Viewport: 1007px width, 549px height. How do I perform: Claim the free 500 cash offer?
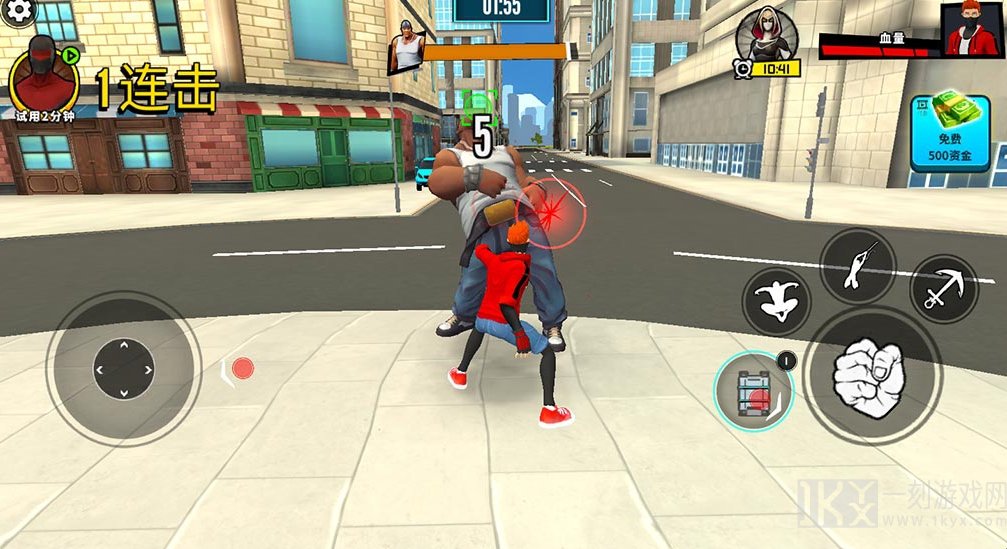(x=949, y=132)
